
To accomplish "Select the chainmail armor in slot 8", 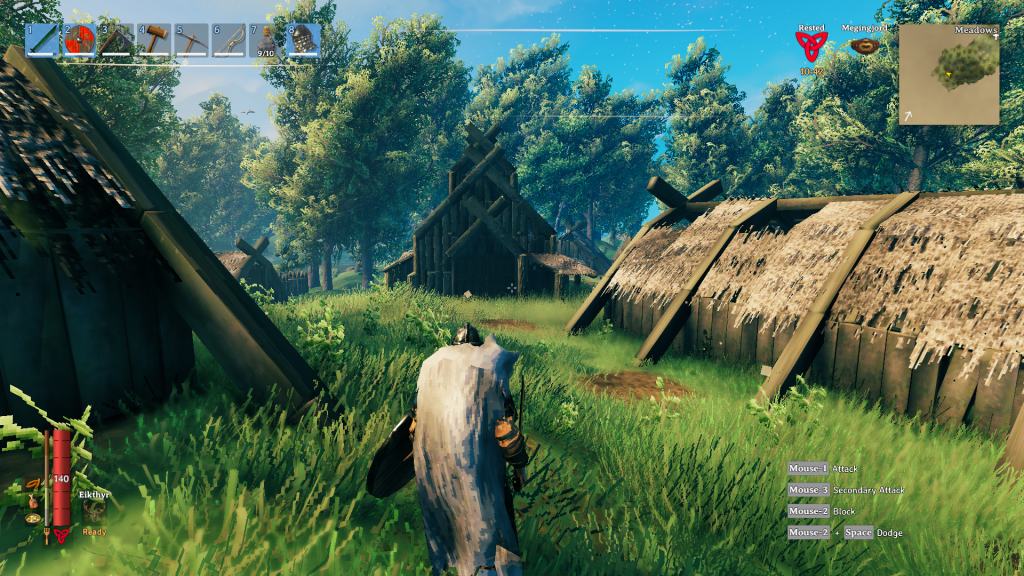I will click(304, 41).
